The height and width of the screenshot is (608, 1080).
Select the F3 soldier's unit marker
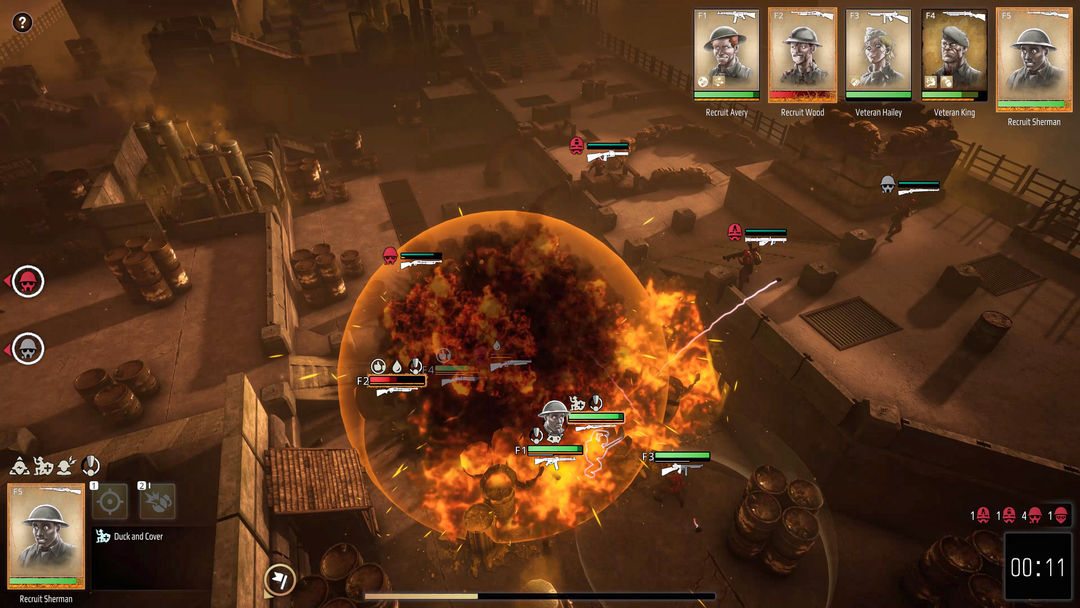tap(681, 458)
